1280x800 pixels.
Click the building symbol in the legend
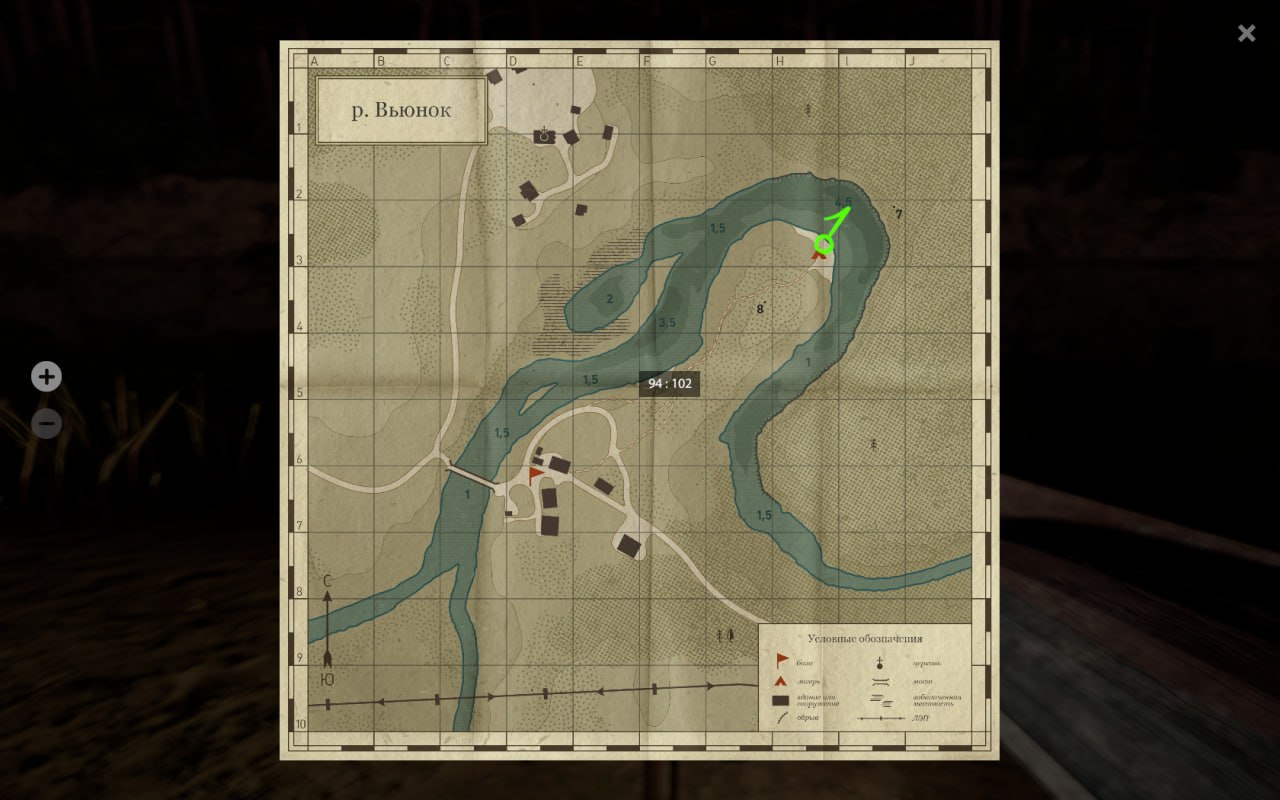[x=779, y=700]
